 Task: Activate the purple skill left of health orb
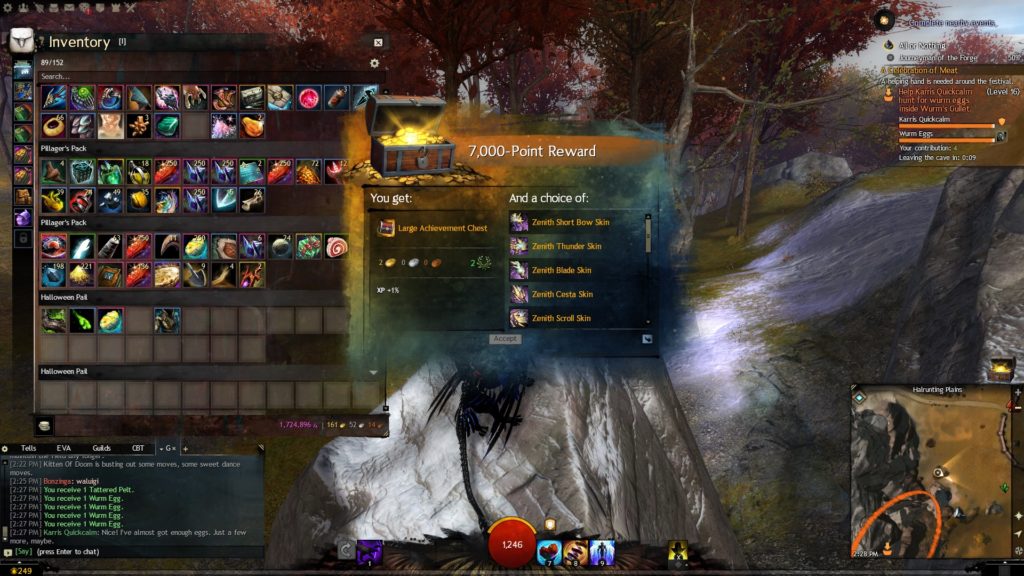[369, 550]
